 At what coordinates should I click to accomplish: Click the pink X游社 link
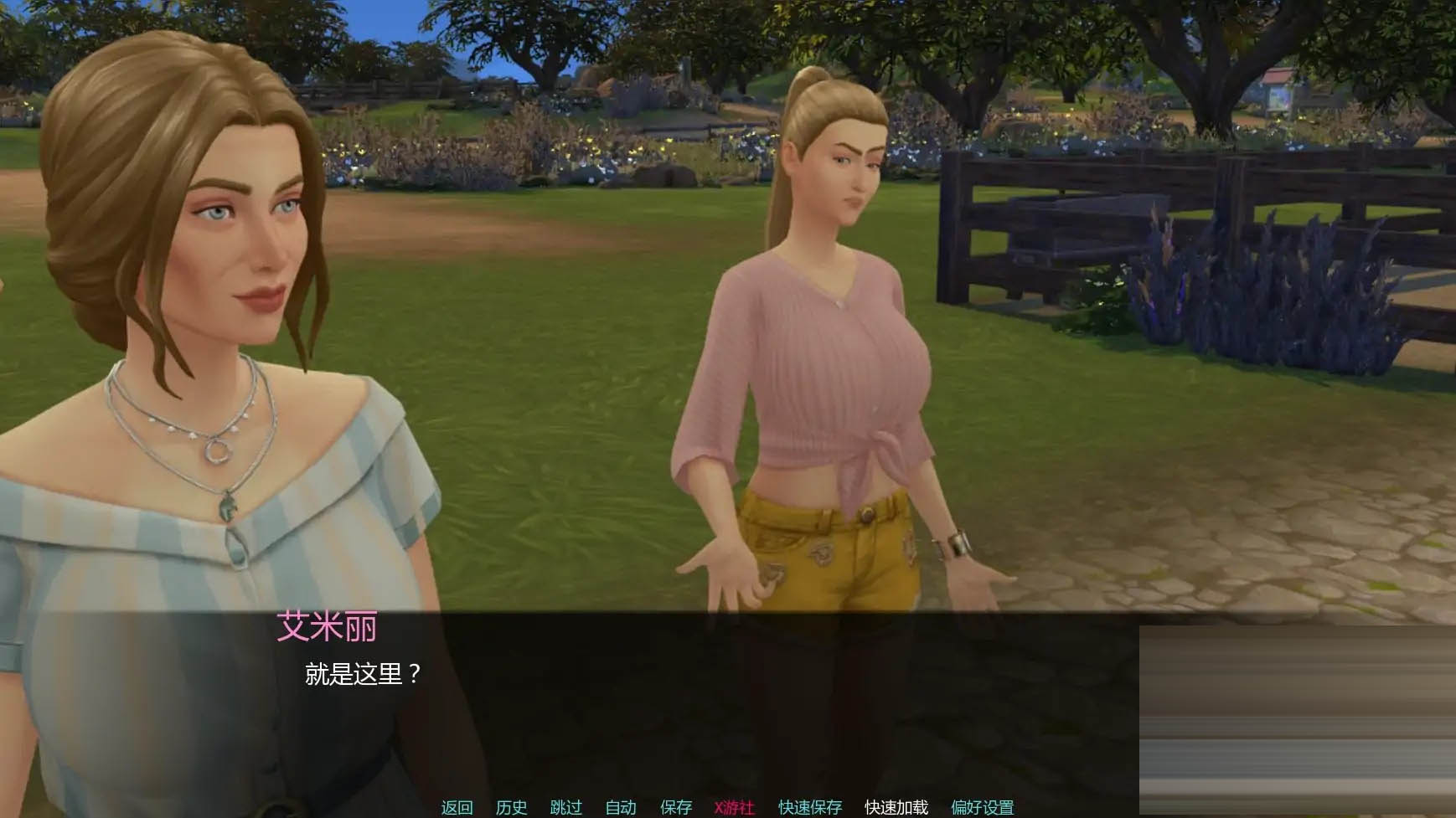click(734, 807)
